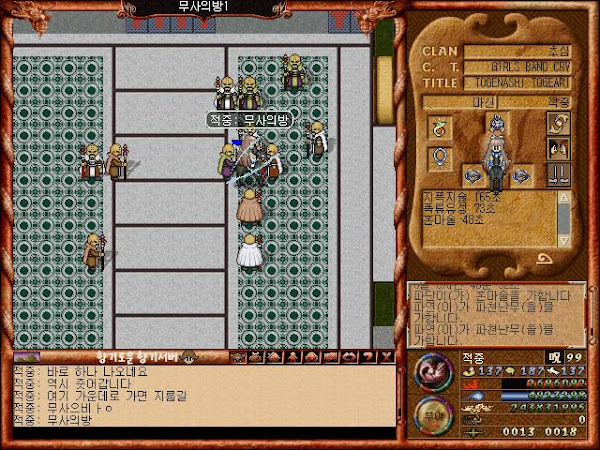This screenshot has width=600, height=450.
Task: Select the blue ring equipment slot
Action: [x=437, y=157]
